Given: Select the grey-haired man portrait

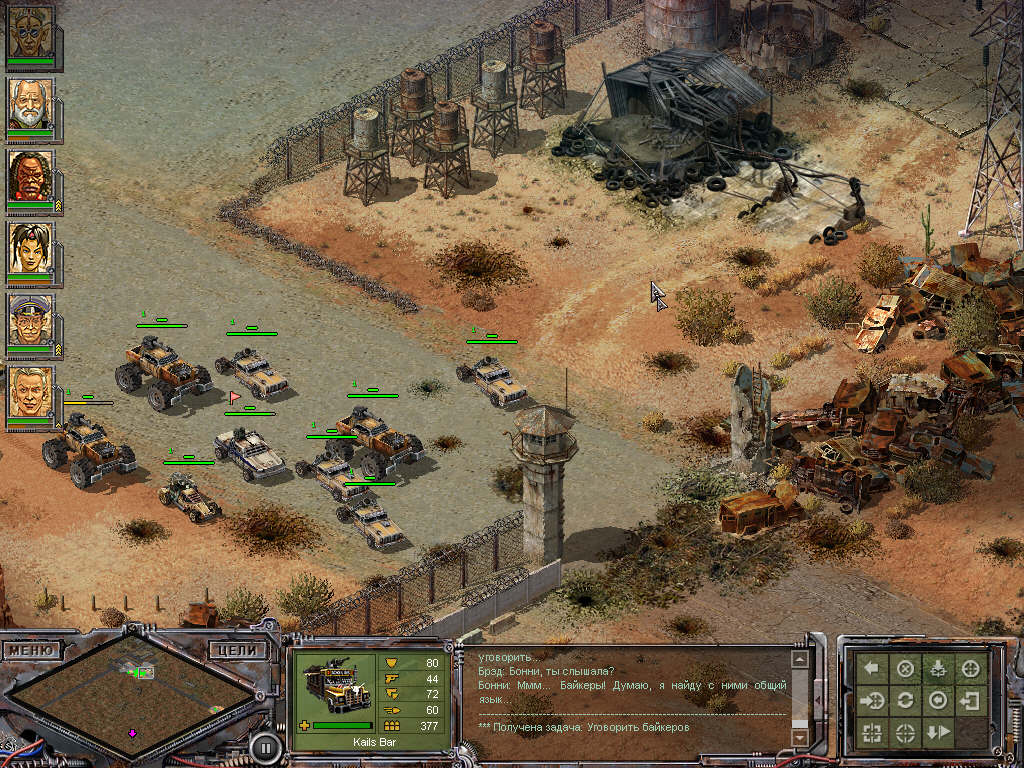Looking at the screenshot, I should [30, 392].
